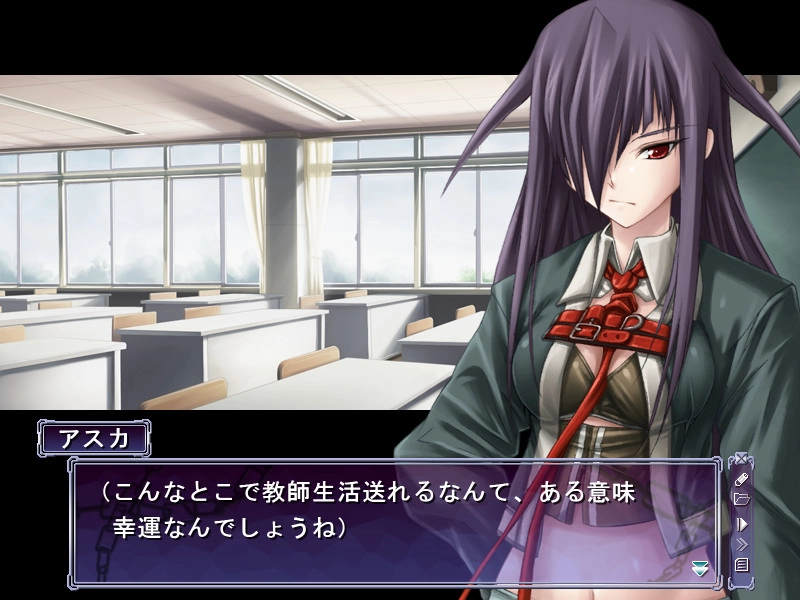Viewport: 800px width, 600px height.
Task: Close the dialogue window with the X button
Action: click(x=741, y=461)
